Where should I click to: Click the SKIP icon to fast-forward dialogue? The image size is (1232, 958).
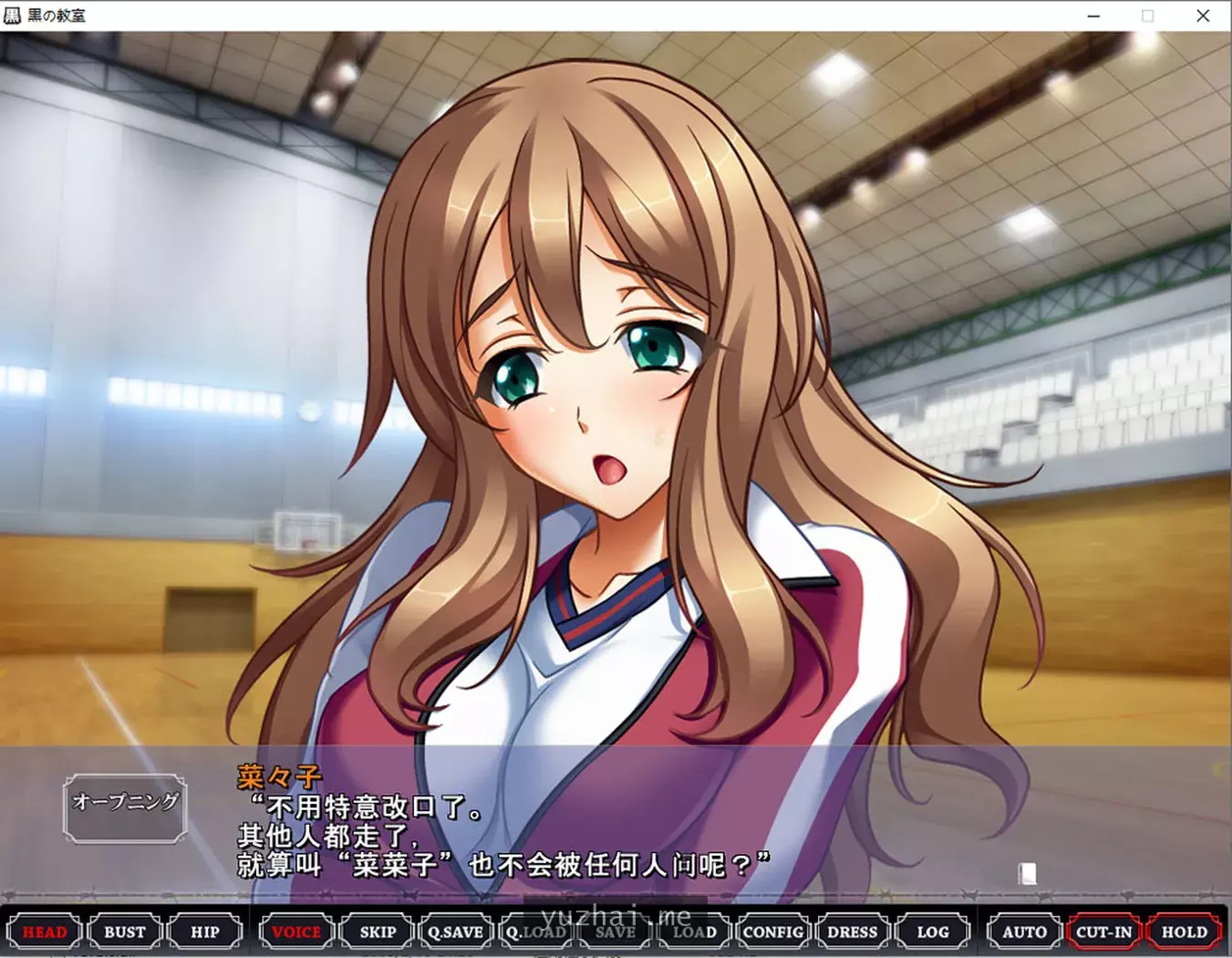pos(377,932)
